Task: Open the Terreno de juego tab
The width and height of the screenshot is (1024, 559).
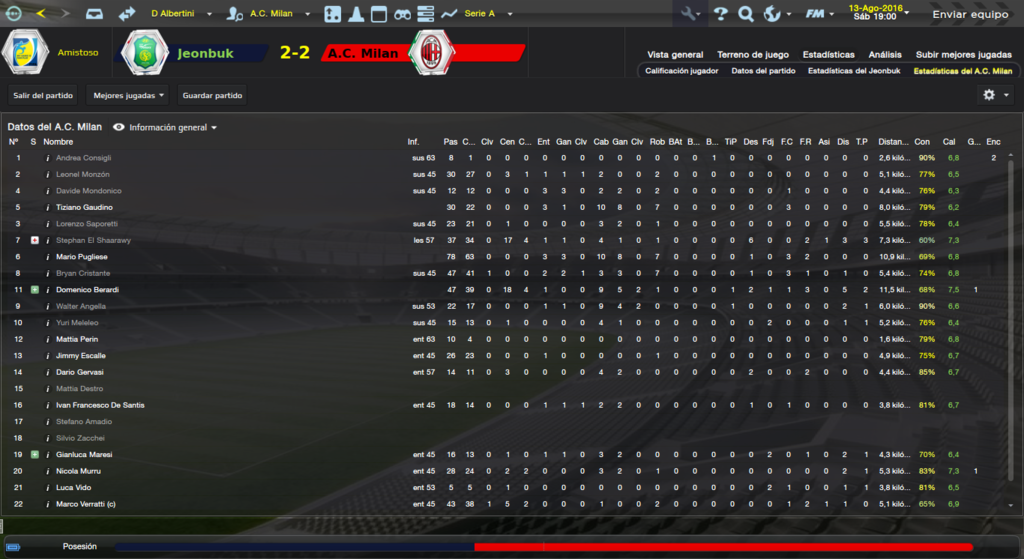Action: pos(753,54)
